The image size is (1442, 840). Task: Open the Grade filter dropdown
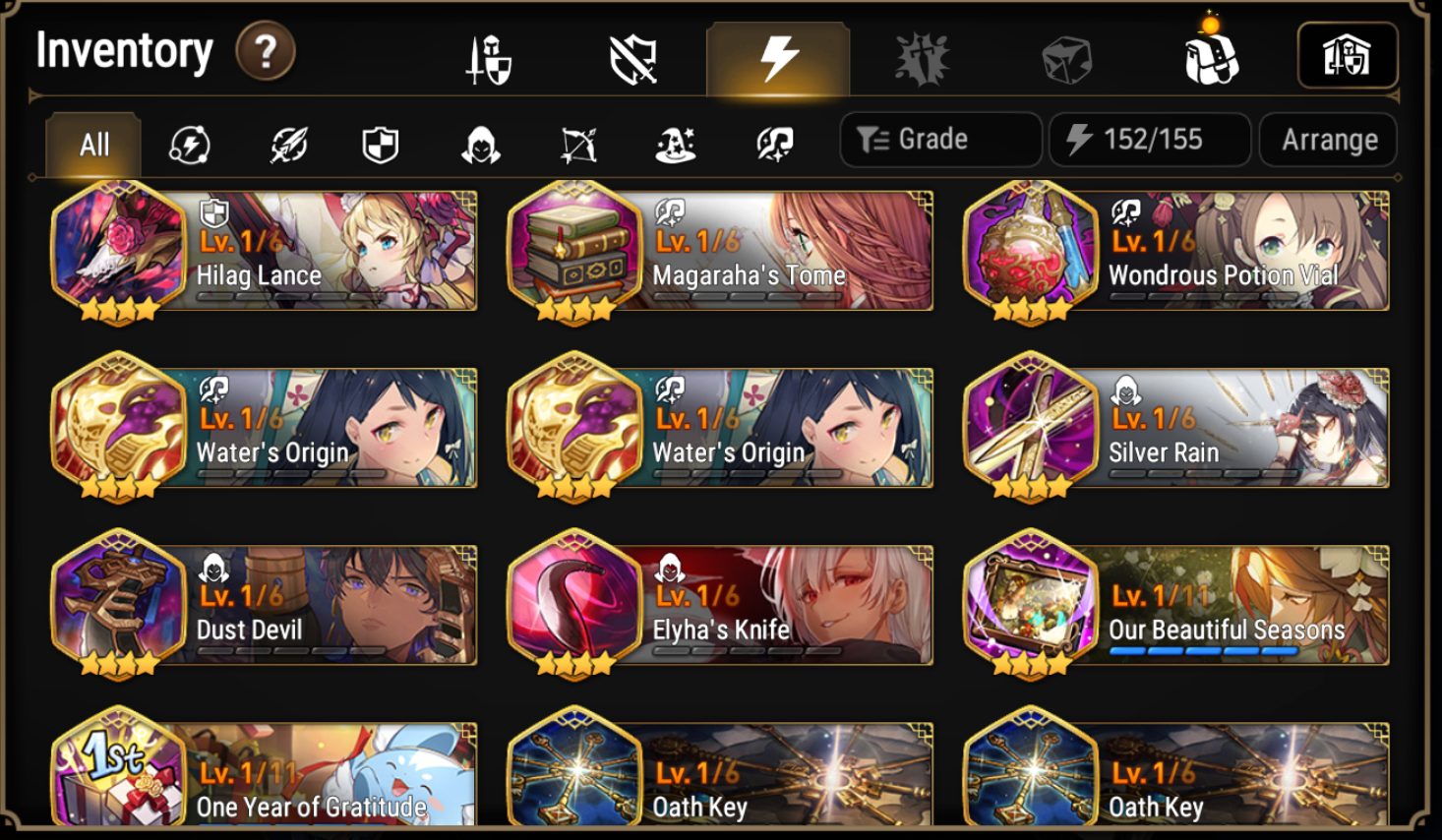938,139
